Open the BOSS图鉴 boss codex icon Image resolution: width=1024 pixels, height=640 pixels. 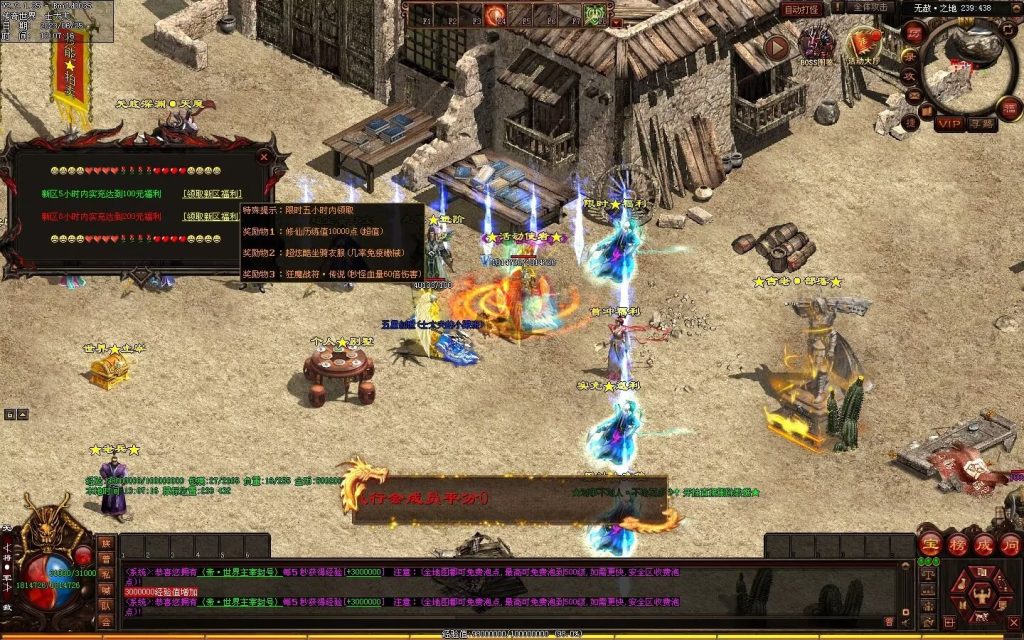(816, 43)
